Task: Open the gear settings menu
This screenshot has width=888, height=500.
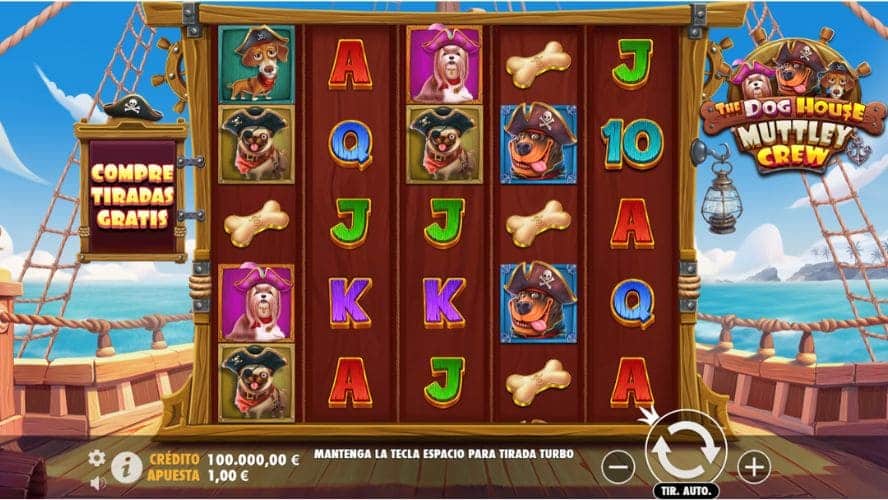Action: (x=97, y=458)
